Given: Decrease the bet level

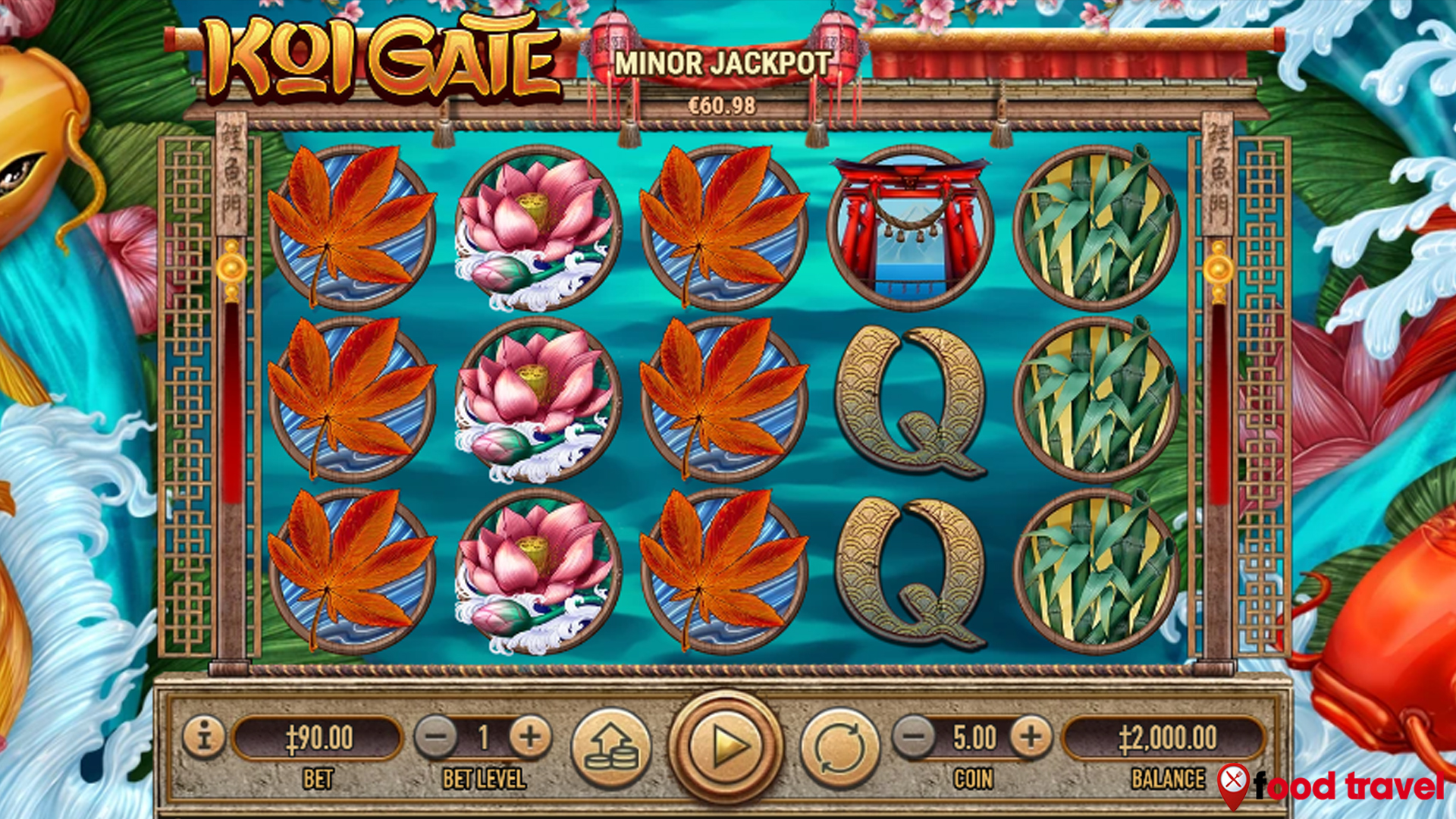Looking at the screenshot, I should (436, 737).
